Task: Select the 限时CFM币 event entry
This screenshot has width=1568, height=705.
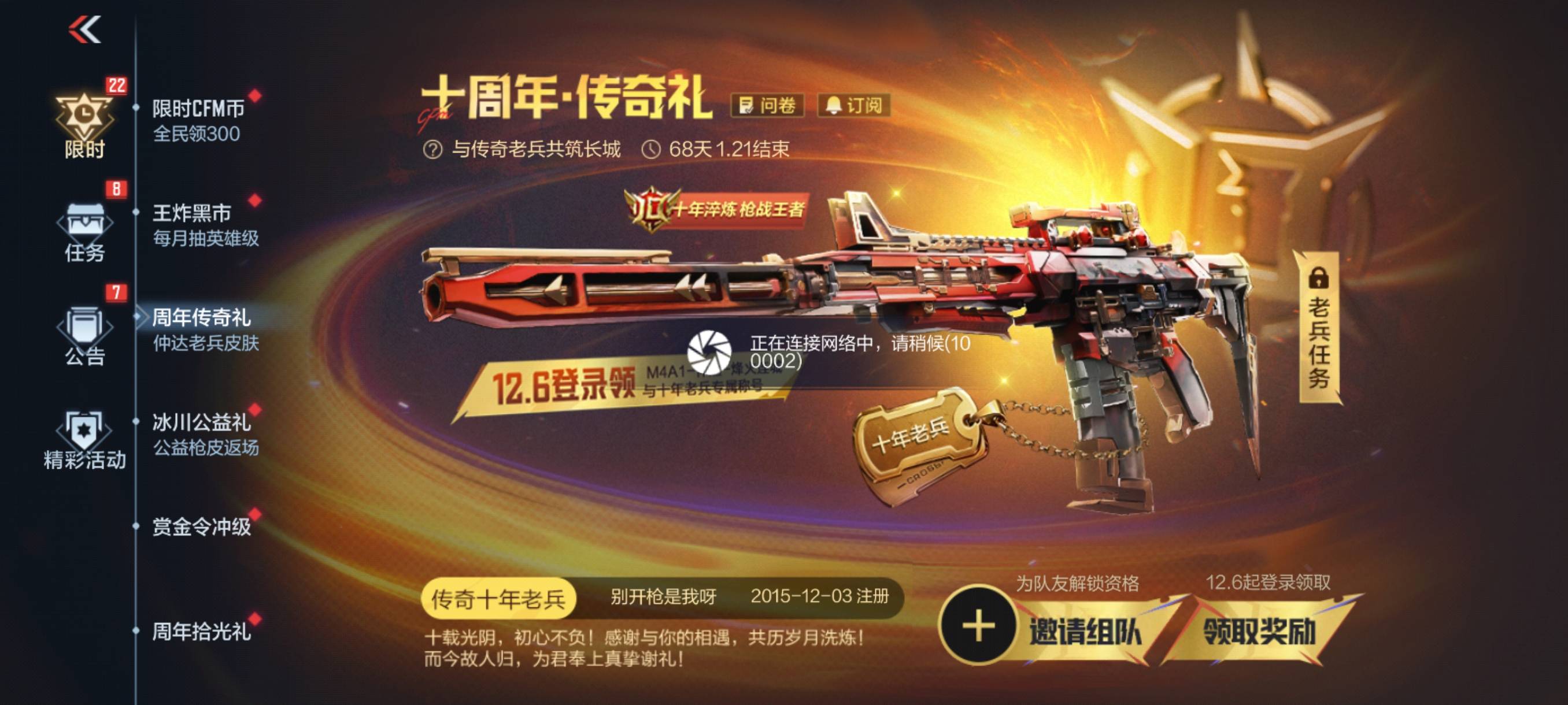Action: 197,108
